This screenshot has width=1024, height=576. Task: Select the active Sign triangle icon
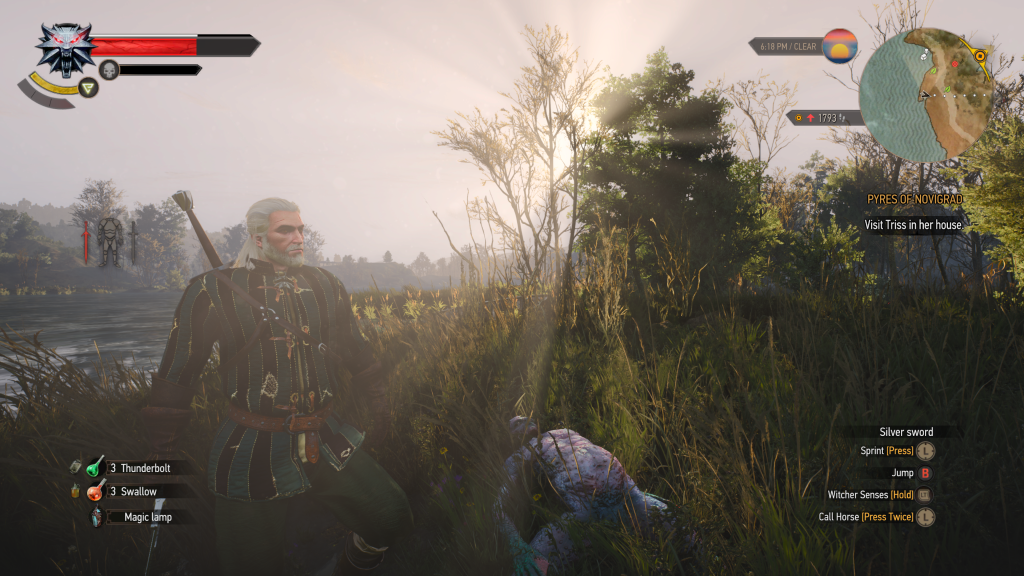[x=89, y=87]
